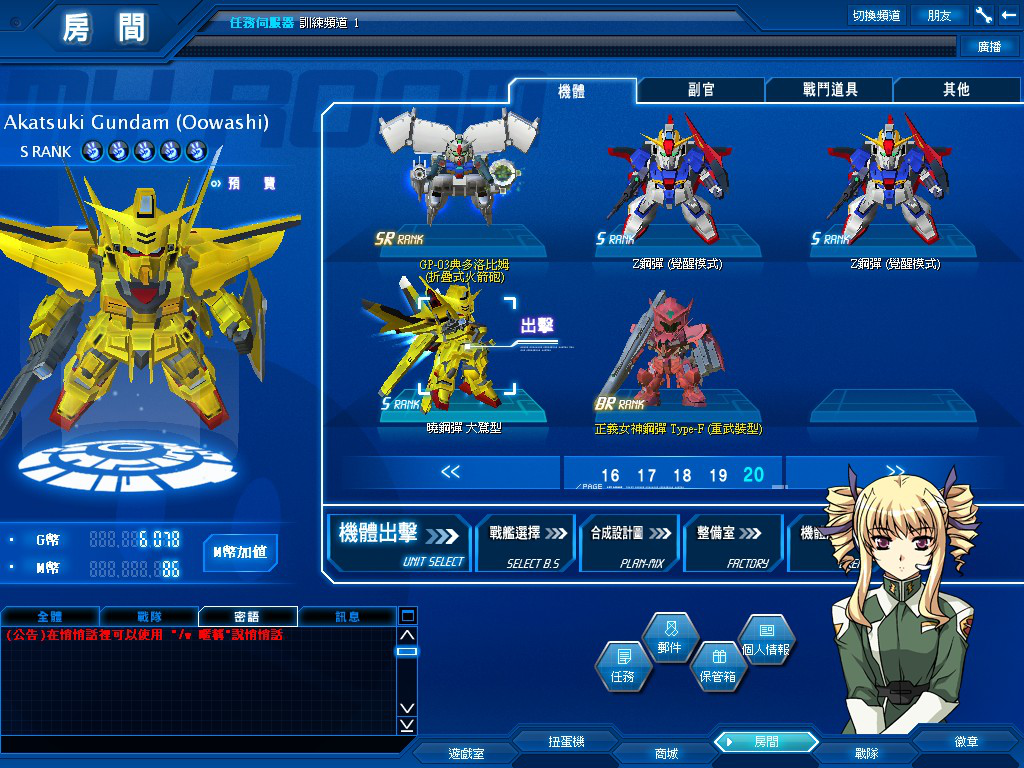Switch chat to the 戰隊 tab
The height and width of the screenshot is (768, 1024).
(x=148, y=616)
